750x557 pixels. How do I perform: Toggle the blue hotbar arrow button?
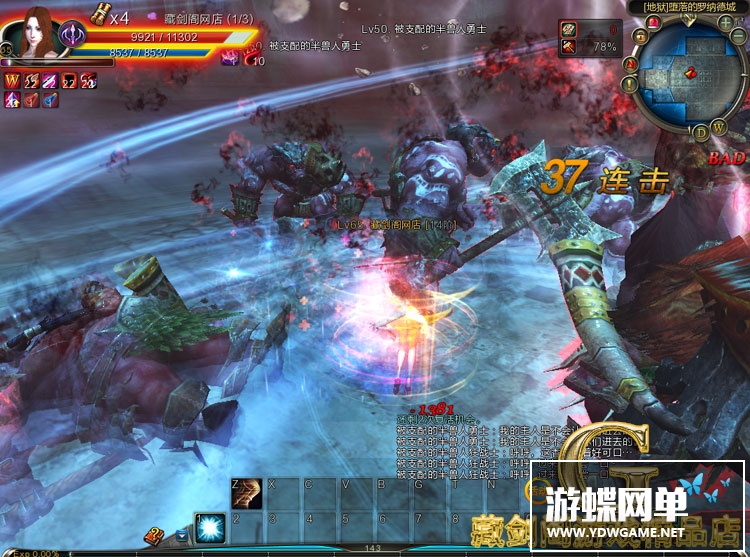(181, 535)
